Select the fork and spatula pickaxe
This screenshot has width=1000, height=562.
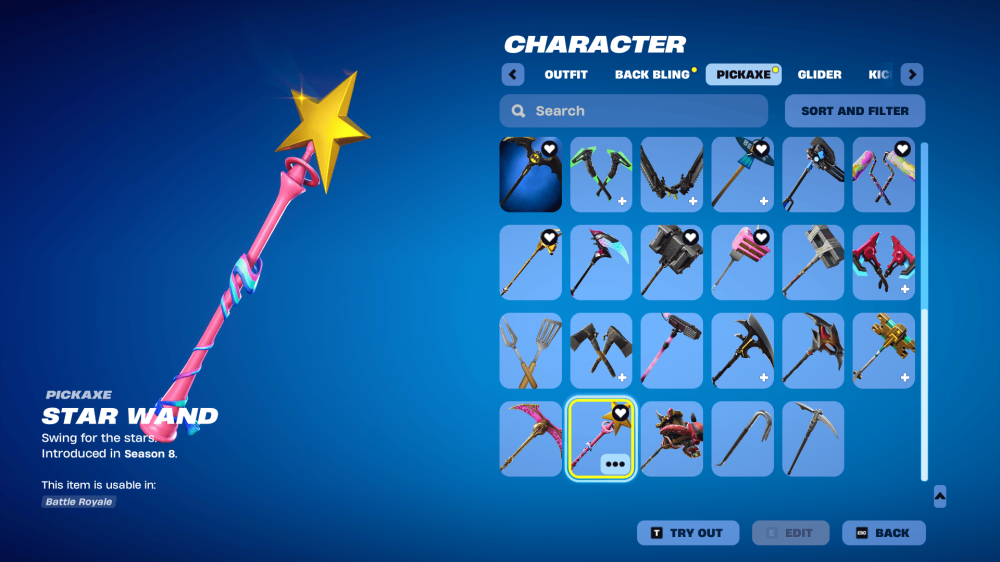pos(531,351)
